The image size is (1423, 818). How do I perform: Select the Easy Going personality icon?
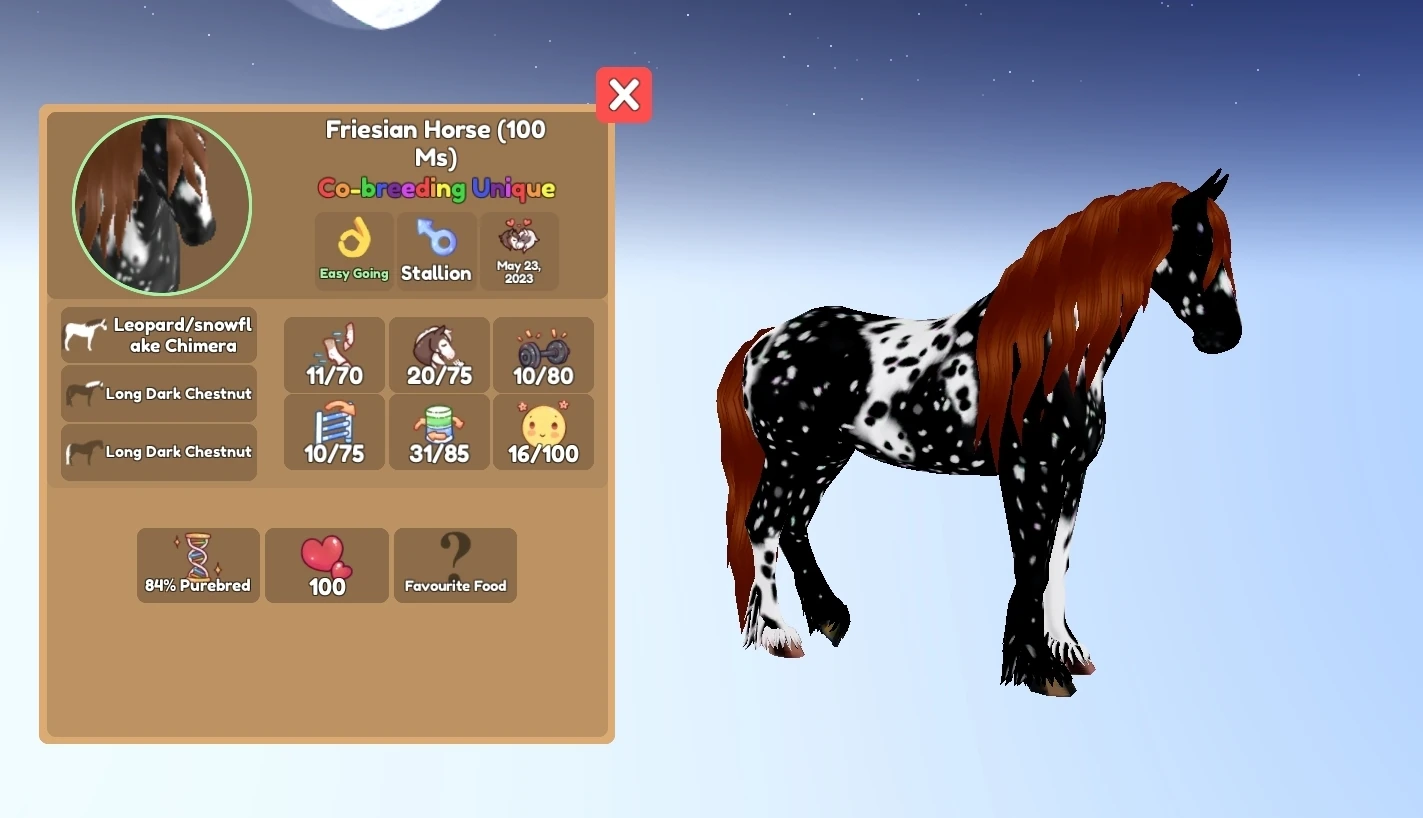pyautogui.click(x=353, y=250)
